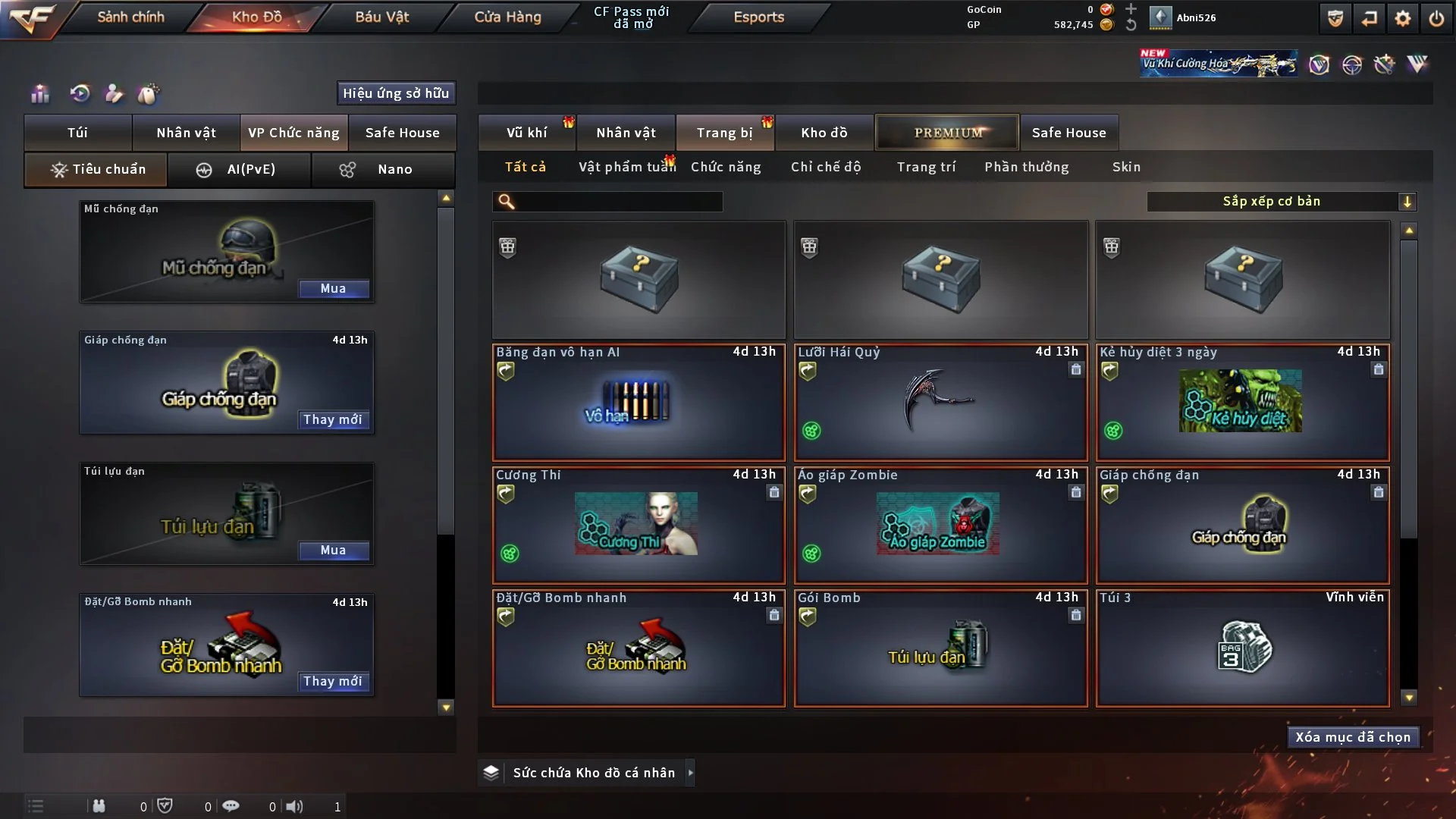The height and width of the screenshot is (819, 1456).
Task: Select the PREMIUM inventory tab
Action: [x=947, y=133]
